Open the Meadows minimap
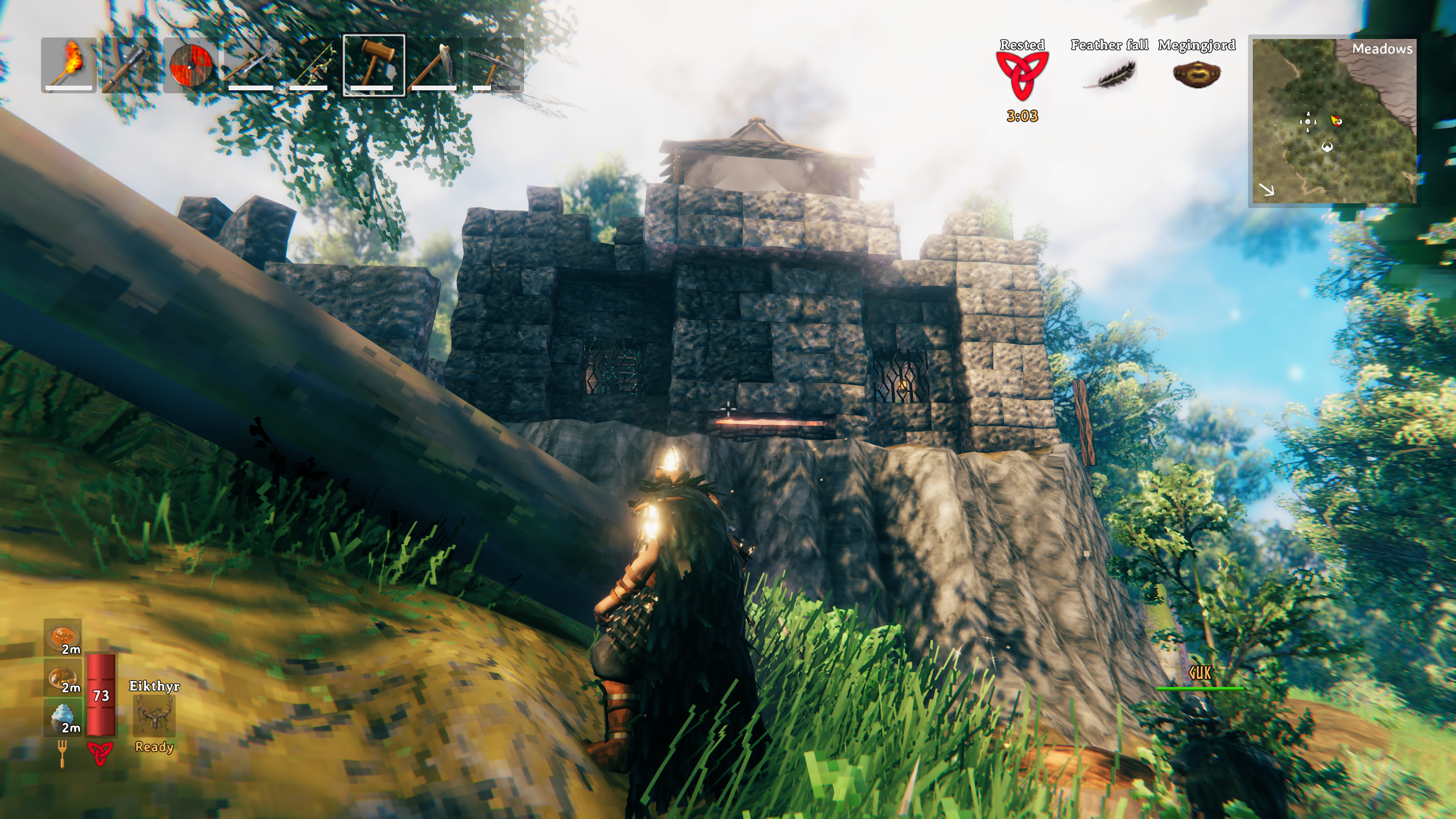 pos(1333,121)
